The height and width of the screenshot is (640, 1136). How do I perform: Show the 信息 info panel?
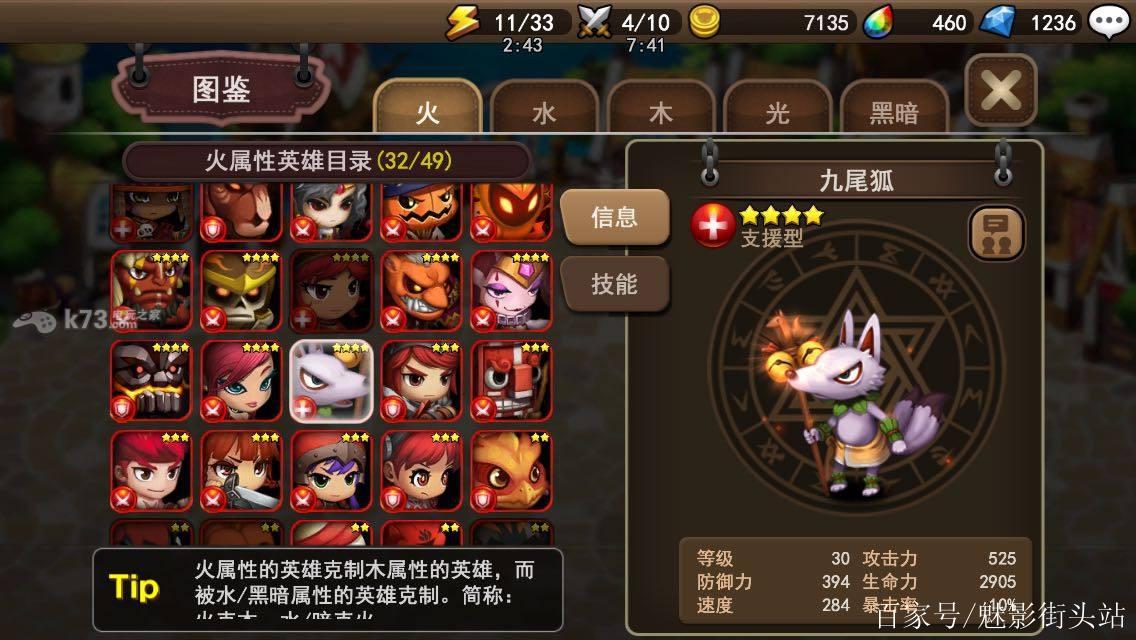click(614, 217)
